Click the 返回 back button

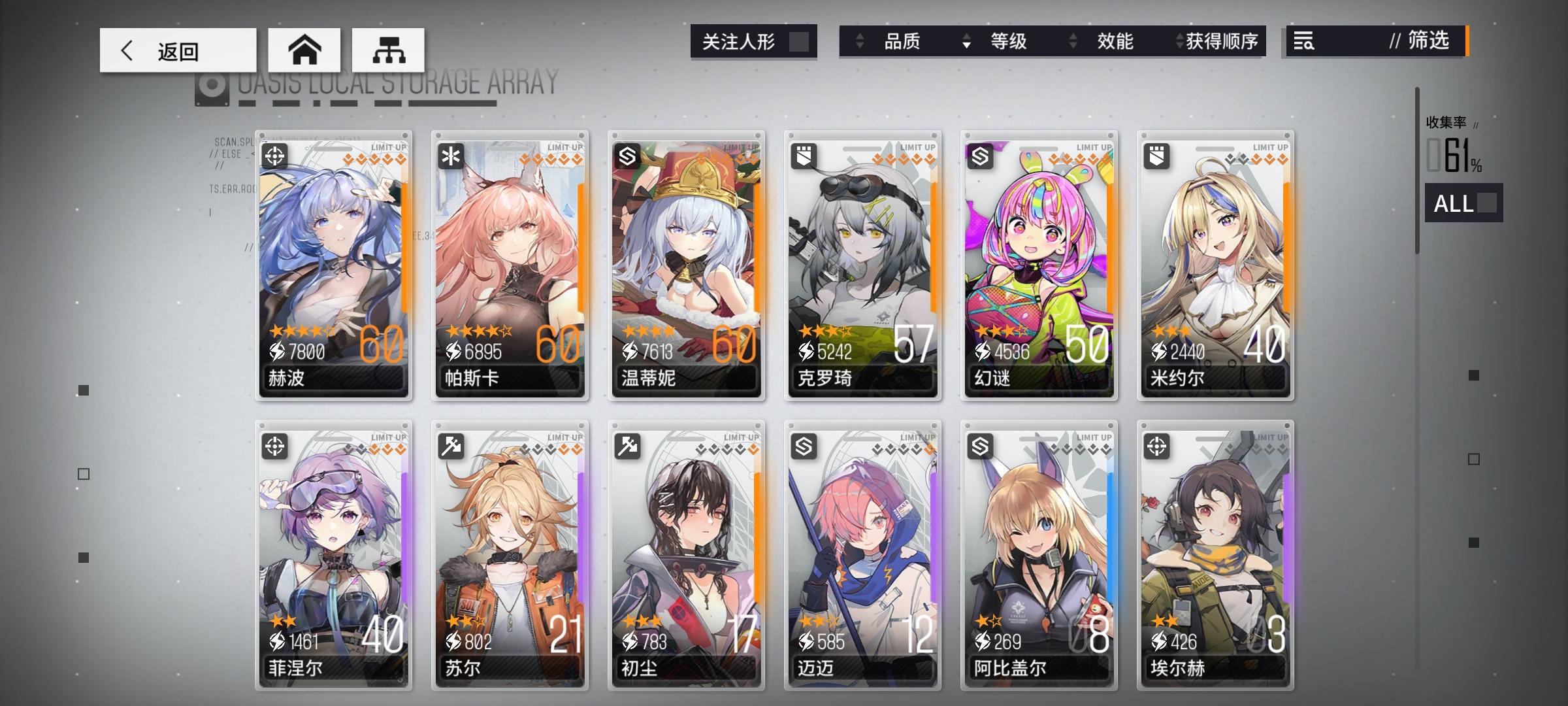coord(176,50)
